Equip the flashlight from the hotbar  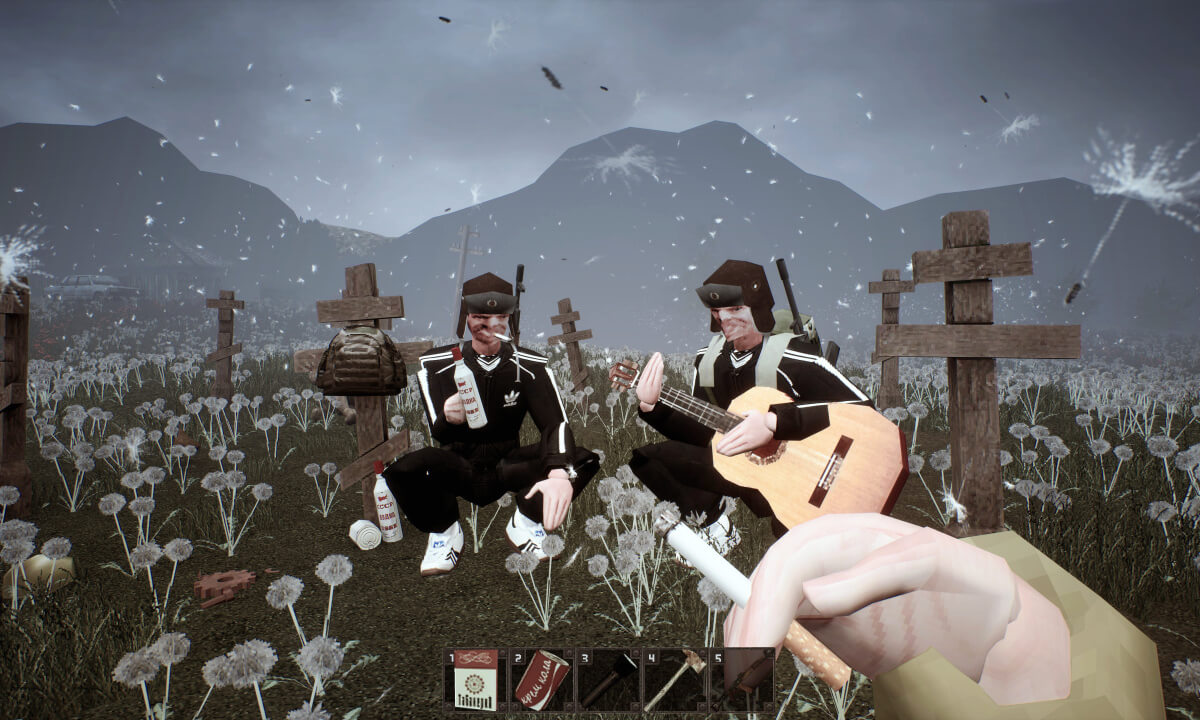(608, 680)
